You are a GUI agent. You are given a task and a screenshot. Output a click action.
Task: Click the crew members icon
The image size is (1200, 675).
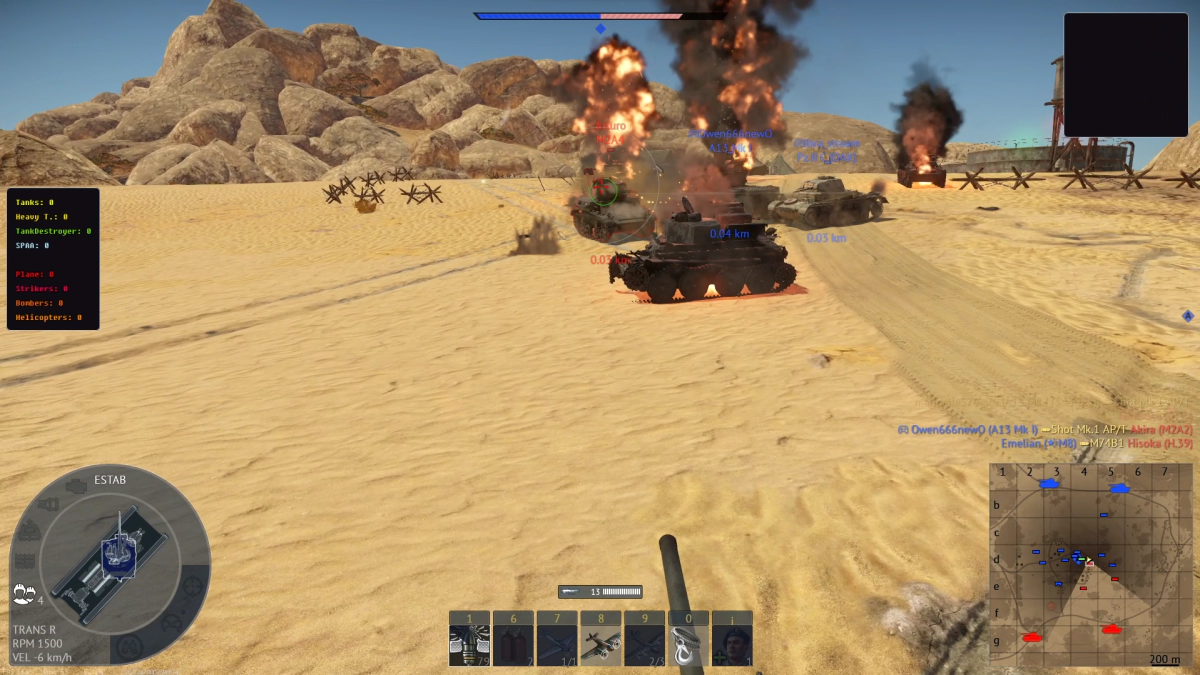tap(24, 593)
